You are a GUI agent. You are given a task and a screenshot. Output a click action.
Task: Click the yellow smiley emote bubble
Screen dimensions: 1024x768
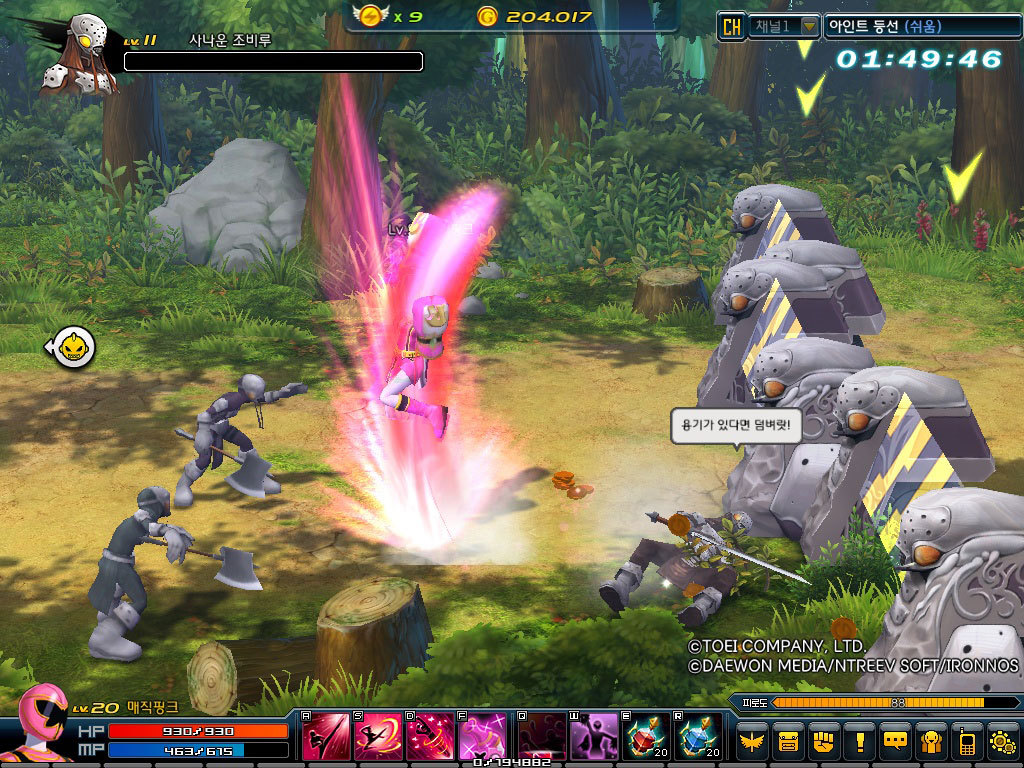(73, 347)
